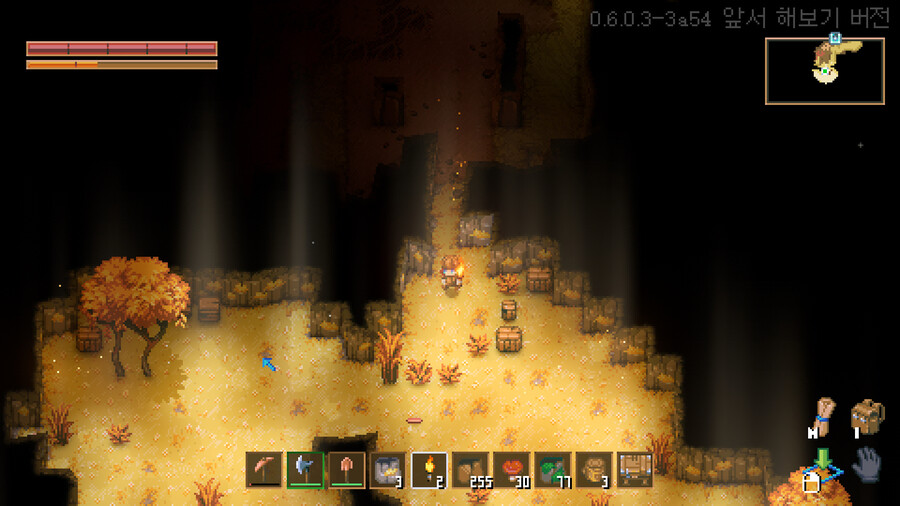Choose the green block stack of 77
This screenshot has height=506, width=900.
[552, 469]
